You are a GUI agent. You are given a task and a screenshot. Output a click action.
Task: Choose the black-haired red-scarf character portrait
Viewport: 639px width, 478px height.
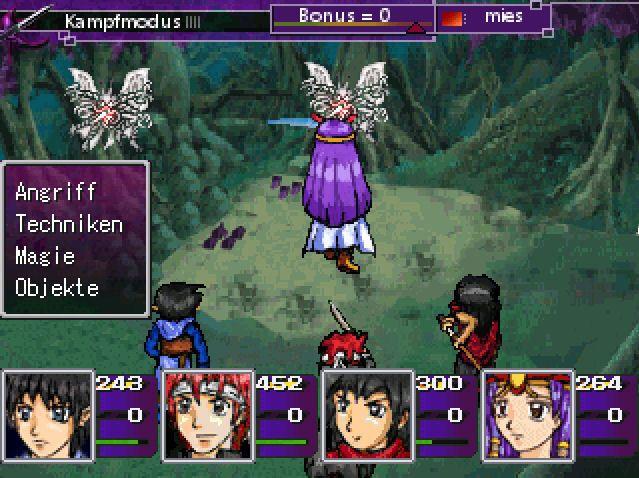pos(368,414)
